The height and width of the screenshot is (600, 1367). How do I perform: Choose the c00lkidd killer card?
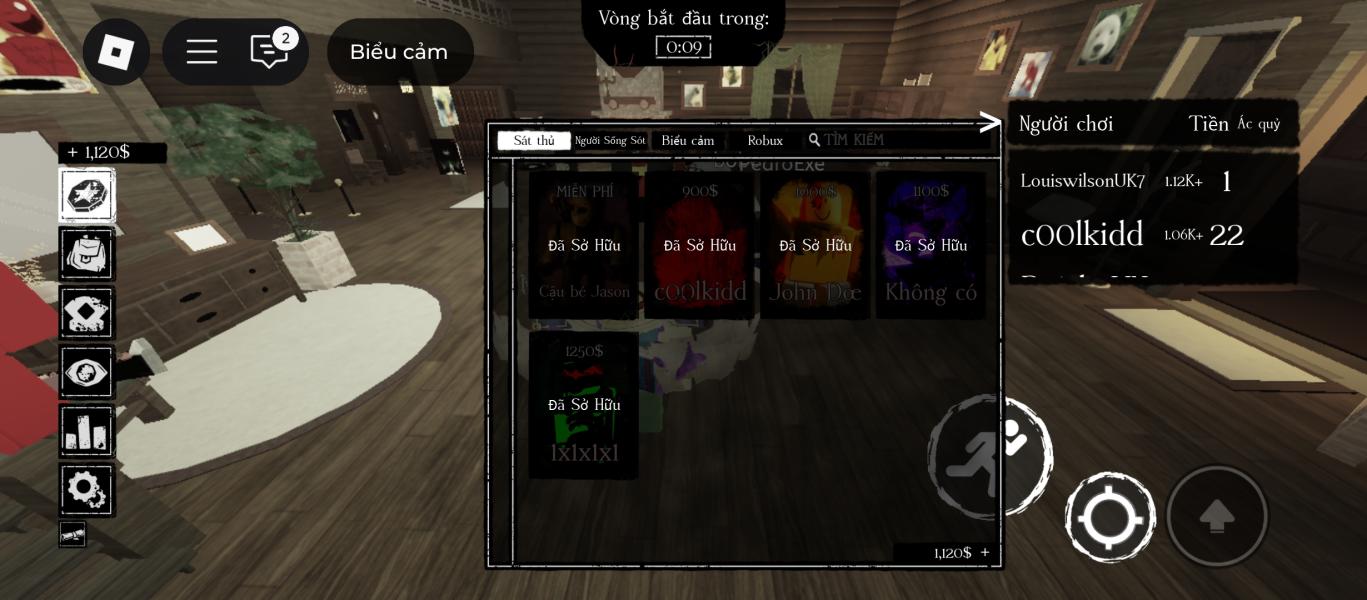pos(700,246)
